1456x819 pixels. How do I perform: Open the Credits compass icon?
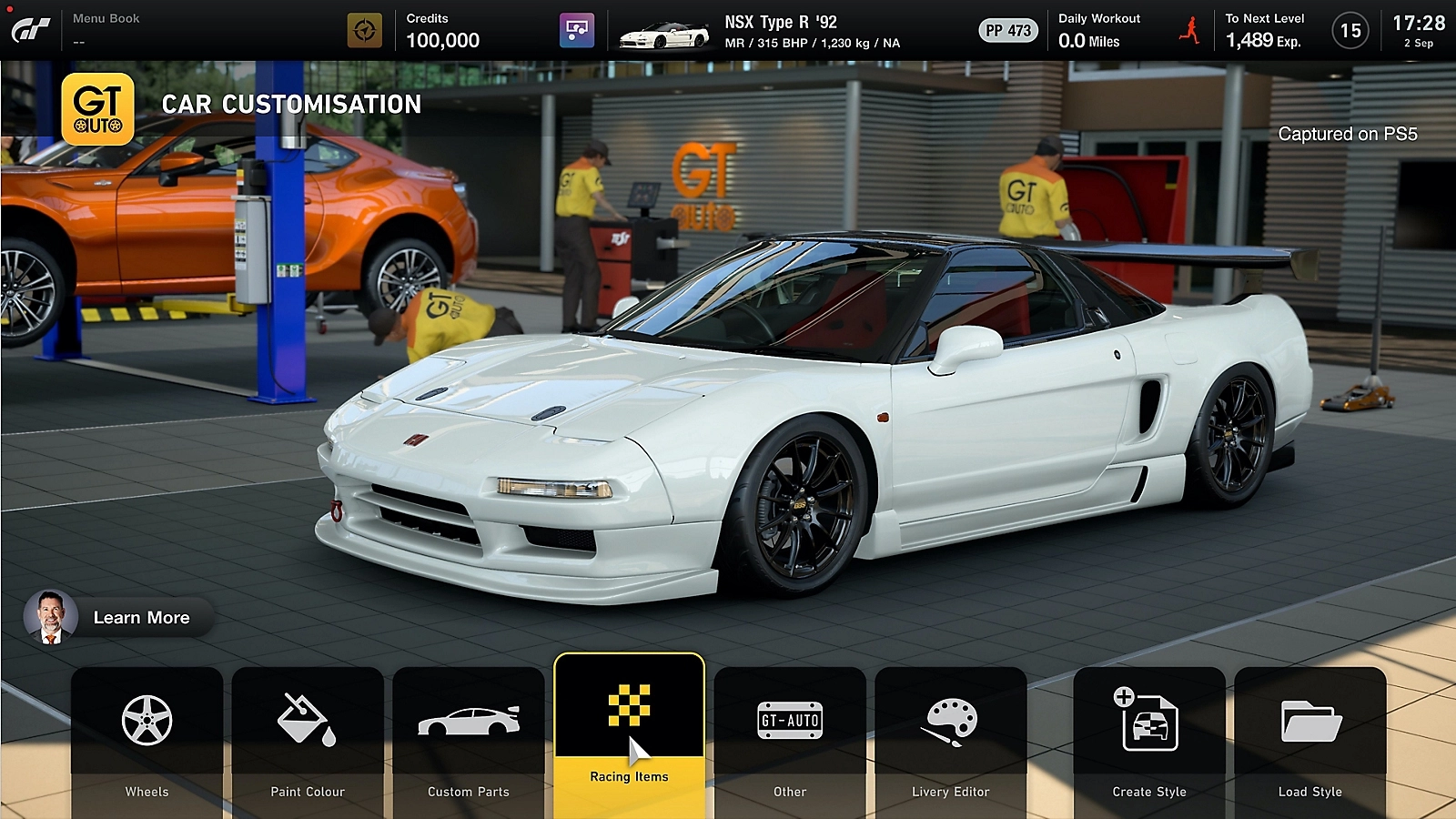point(363,28)
